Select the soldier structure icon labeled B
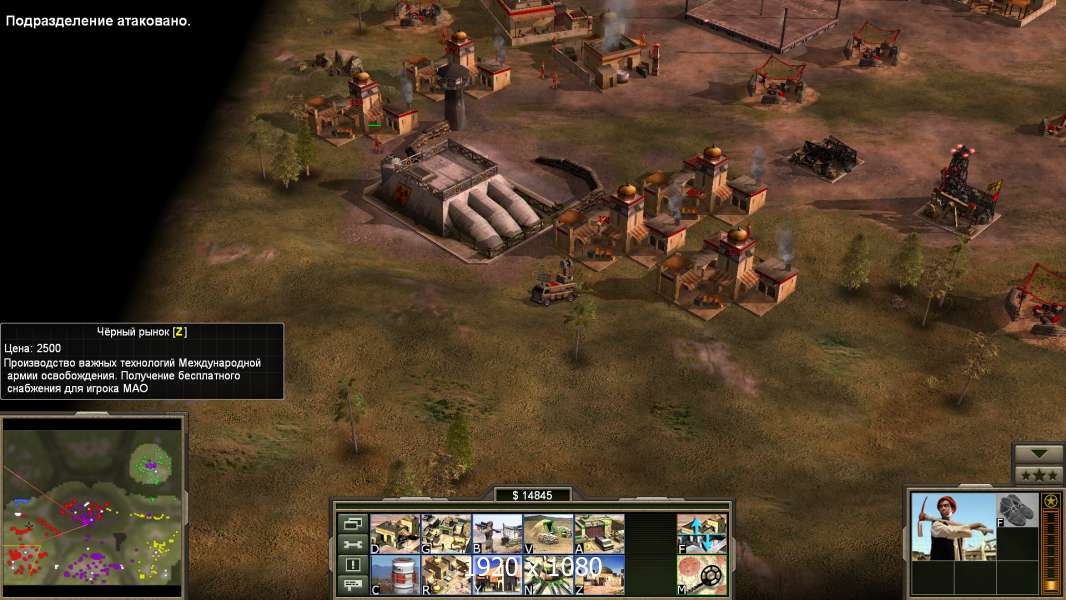Viewport: 1066px width, 600px height. pos(496,533)
